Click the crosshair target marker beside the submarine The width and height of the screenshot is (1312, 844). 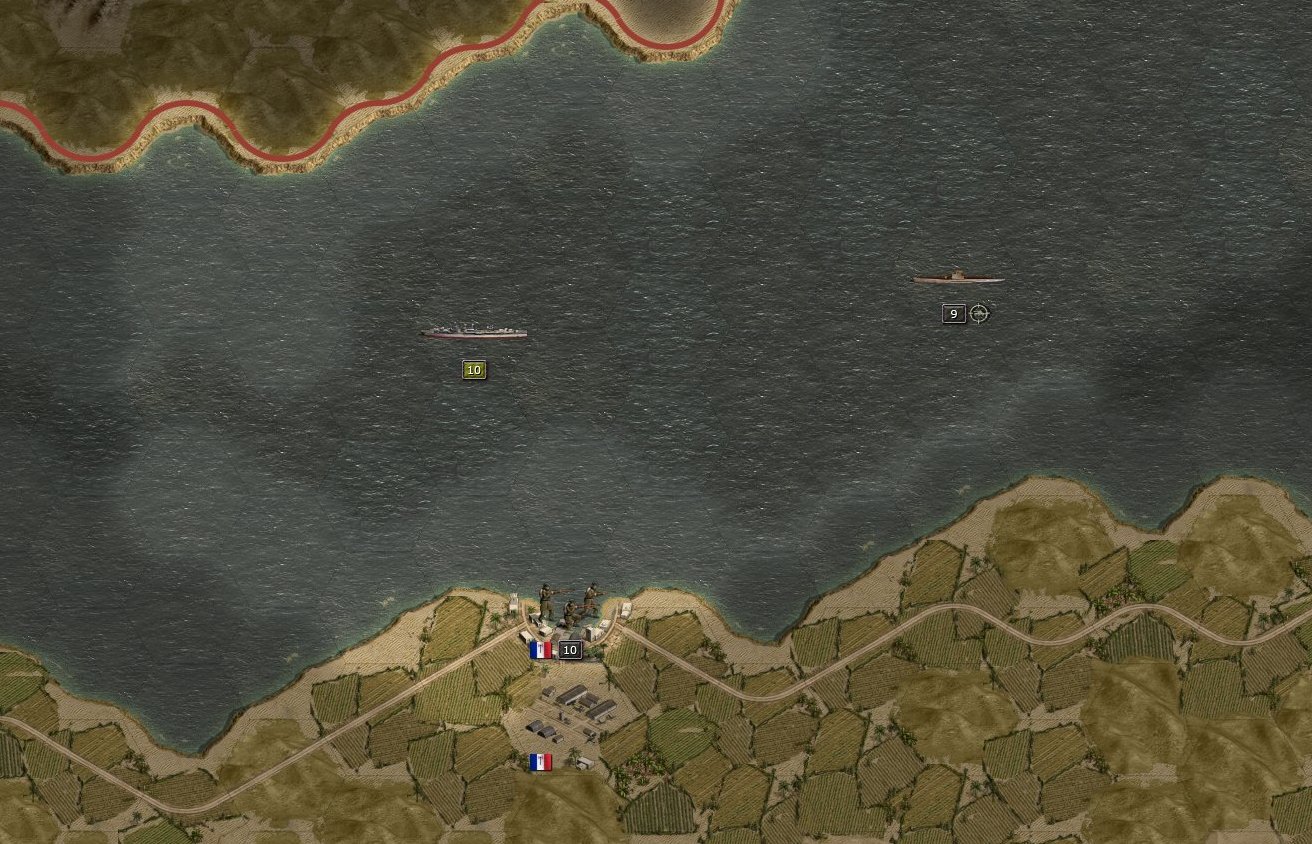(978, 313)
